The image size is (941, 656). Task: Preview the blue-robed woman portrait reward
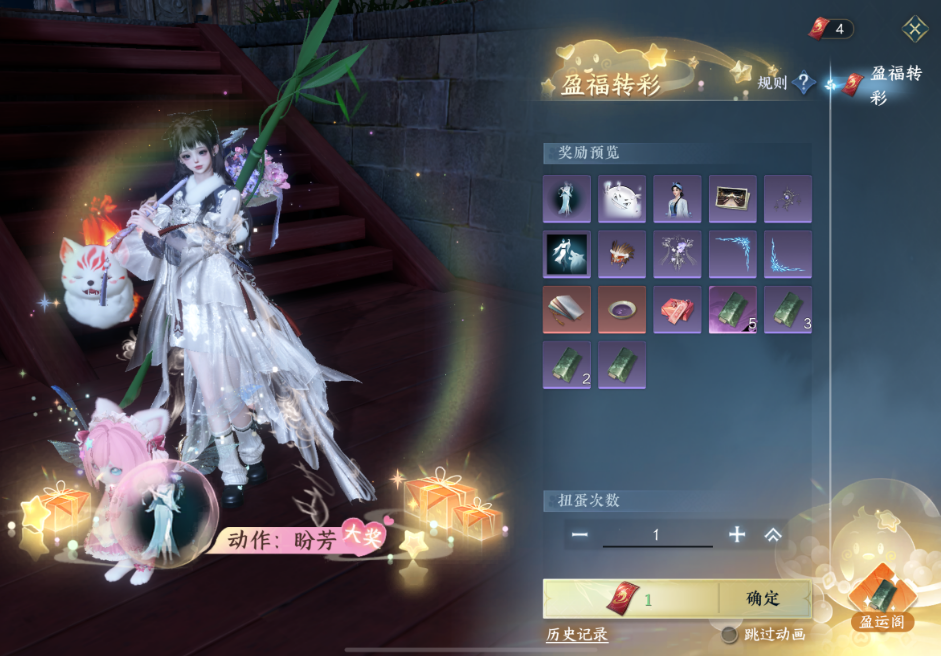tap(677, 199)
